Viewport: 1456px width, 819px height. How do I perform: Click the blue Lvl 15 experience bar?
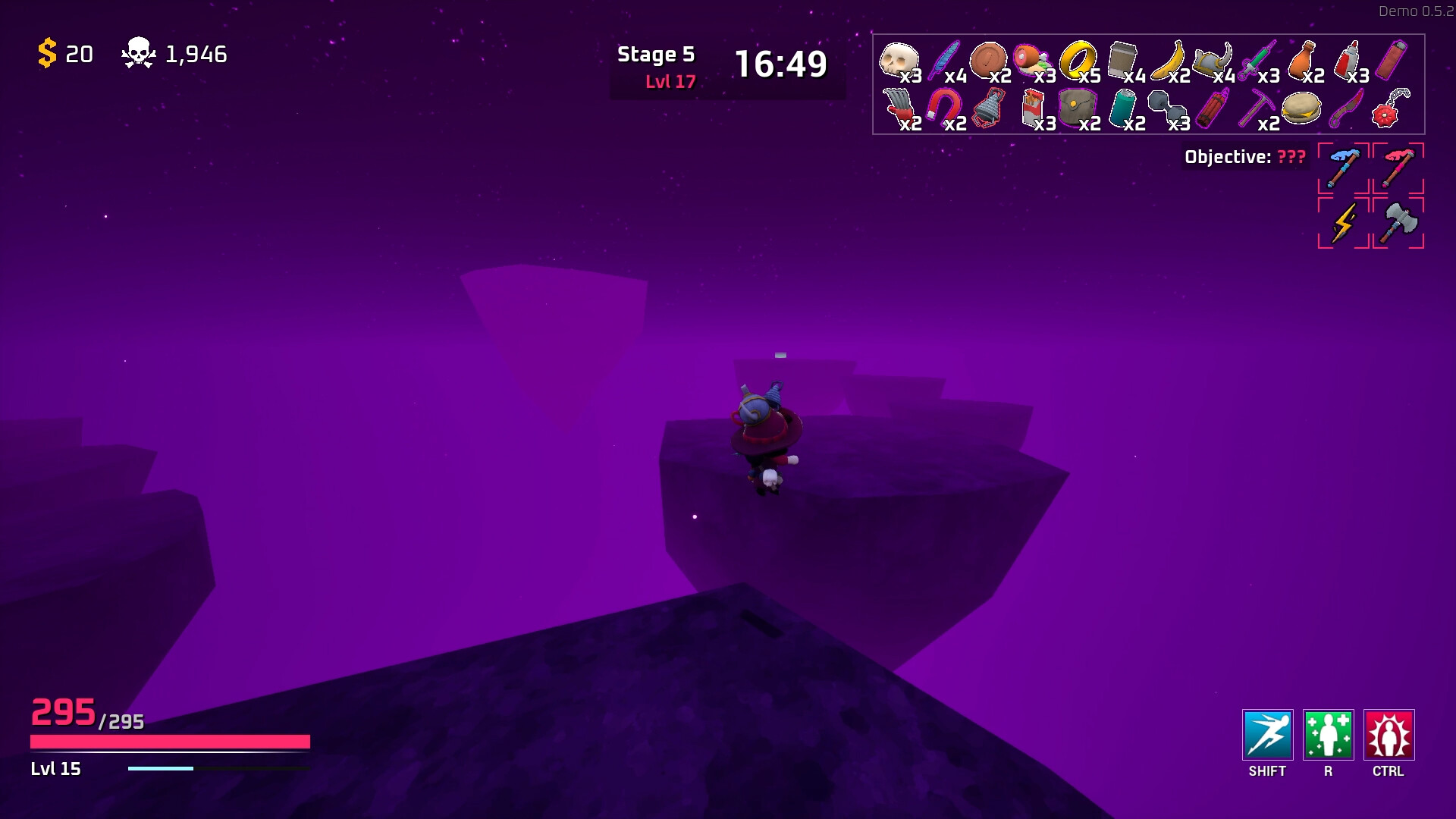(159, 768)
